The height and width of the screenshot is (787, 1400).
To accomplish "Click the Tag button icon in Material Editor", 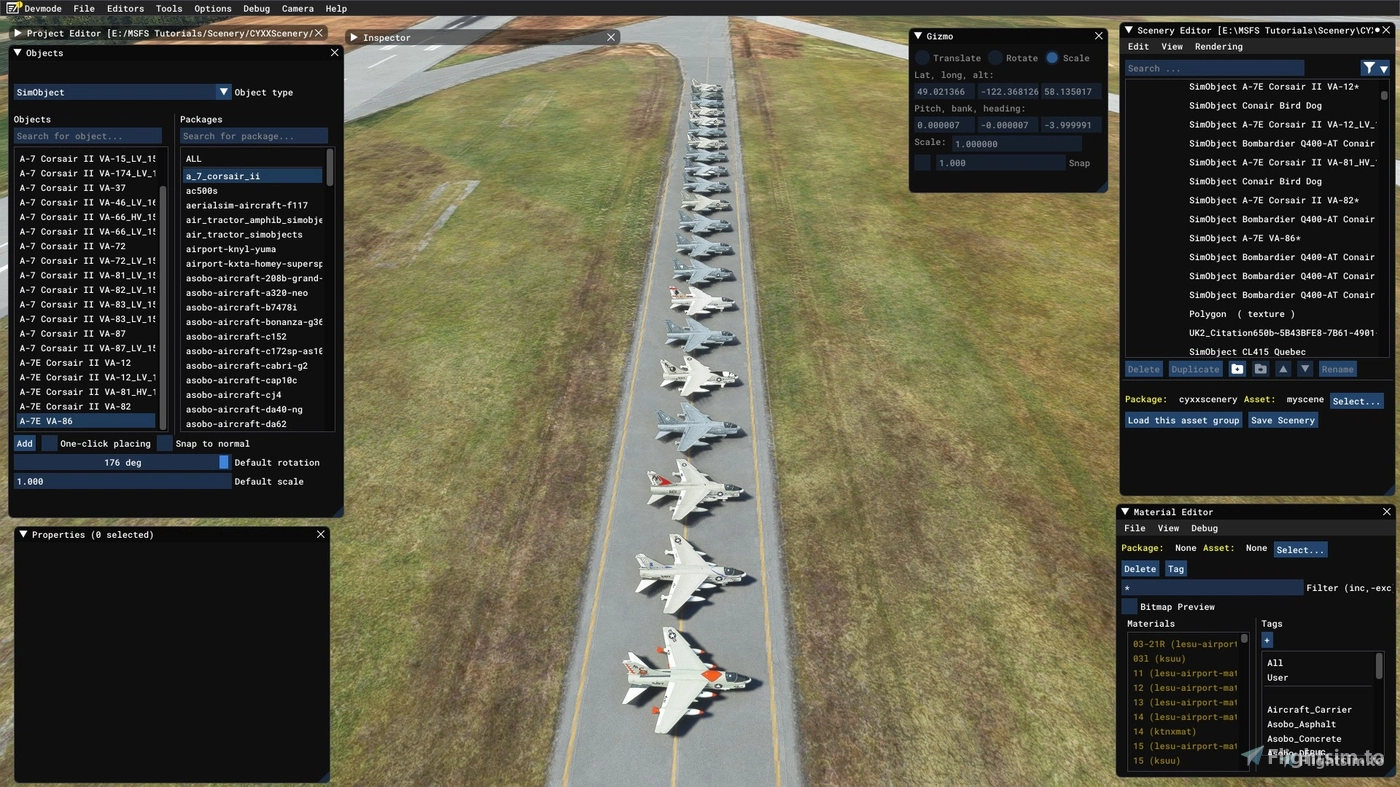I will point(1175,568).
